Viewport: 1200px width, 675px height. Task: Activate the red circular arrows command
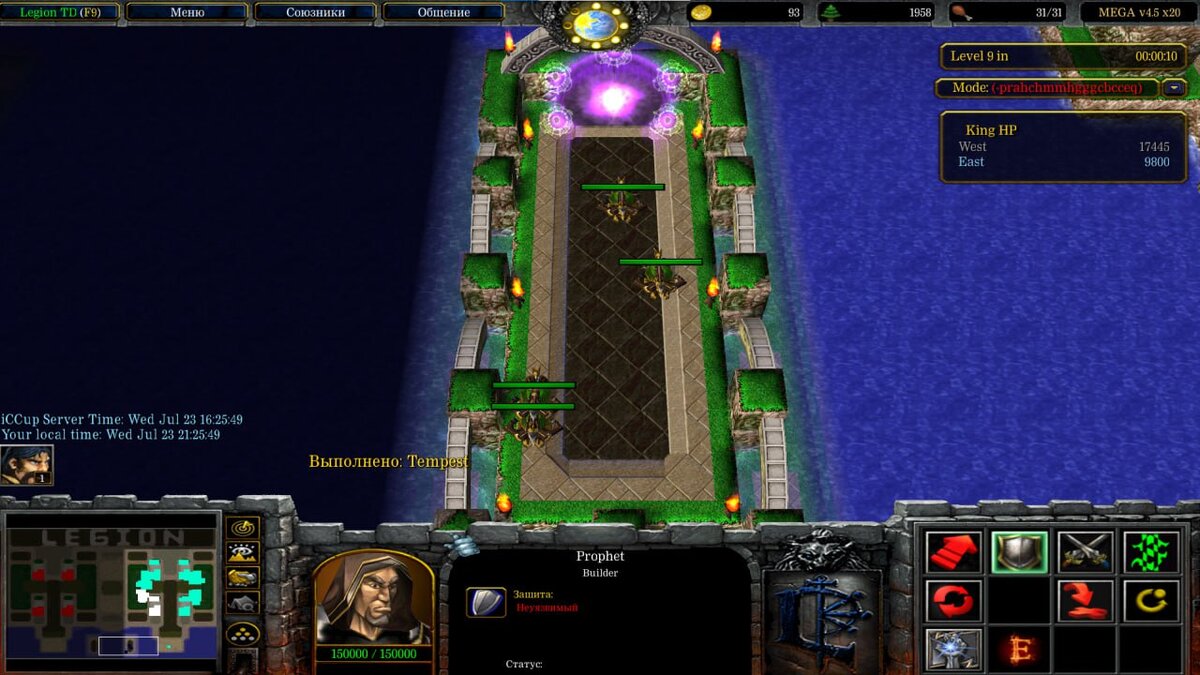(952, 601)
